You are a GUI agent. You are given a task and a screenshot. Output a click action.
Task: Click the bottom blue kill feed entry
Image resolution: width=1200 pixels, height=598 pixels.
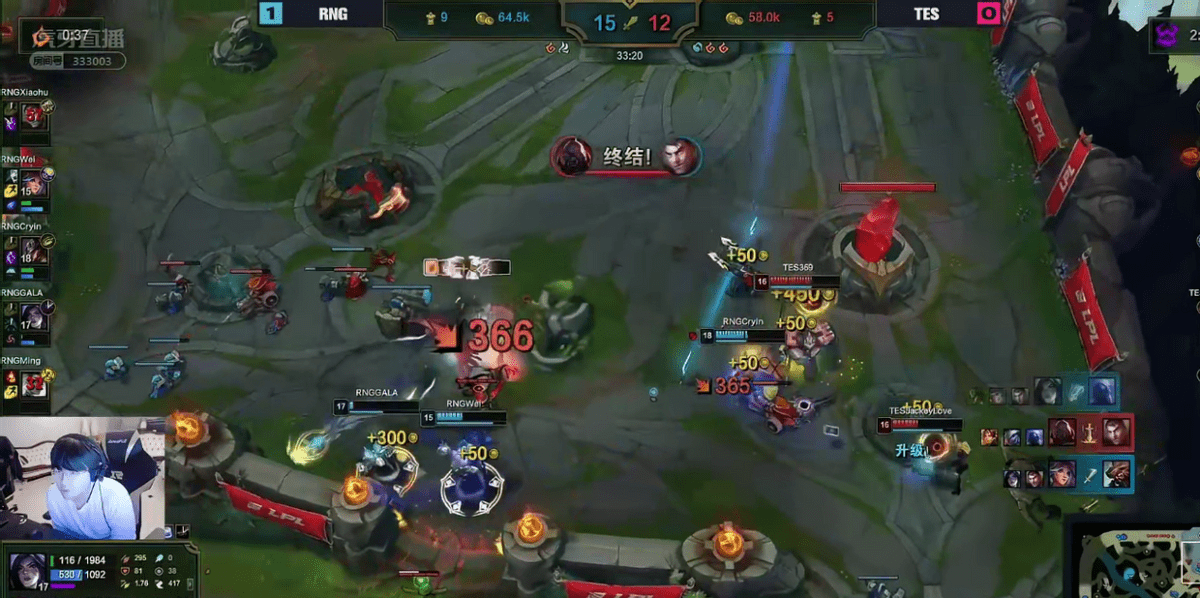point(1068,474)
